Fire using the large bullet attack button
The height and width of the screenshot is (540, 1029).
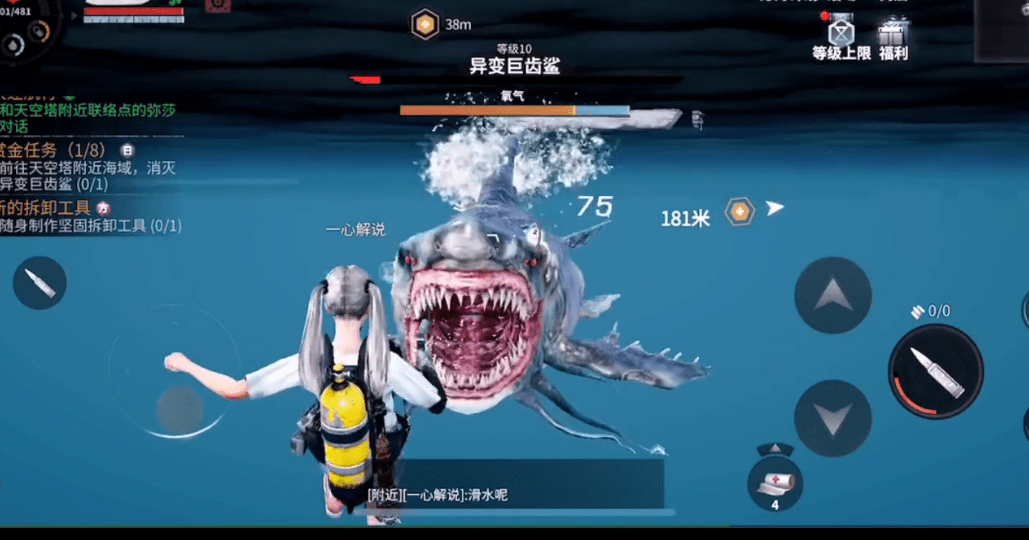click(935, 371)
